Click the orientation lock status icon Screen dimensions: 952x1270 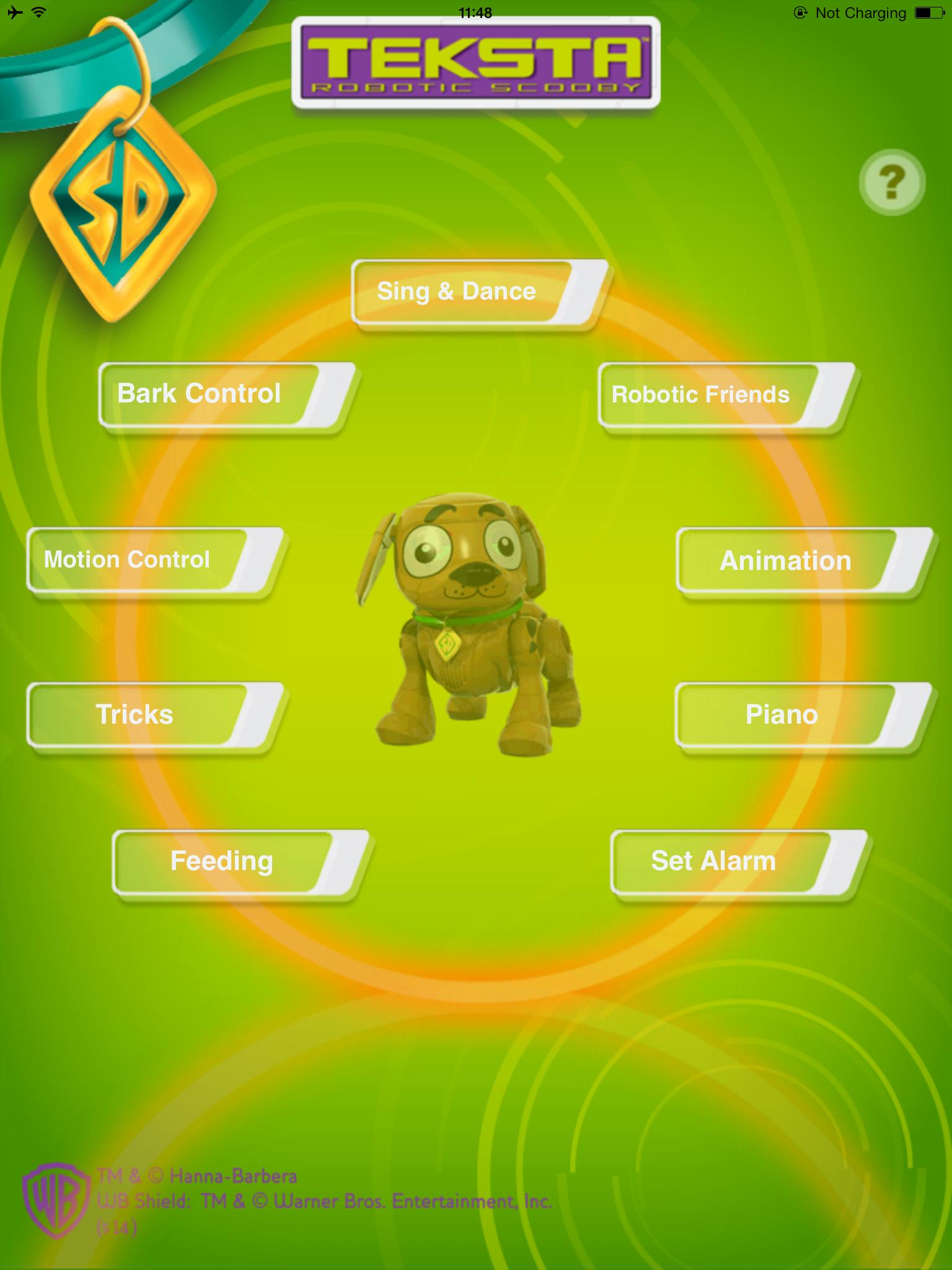tap(800, 12)
